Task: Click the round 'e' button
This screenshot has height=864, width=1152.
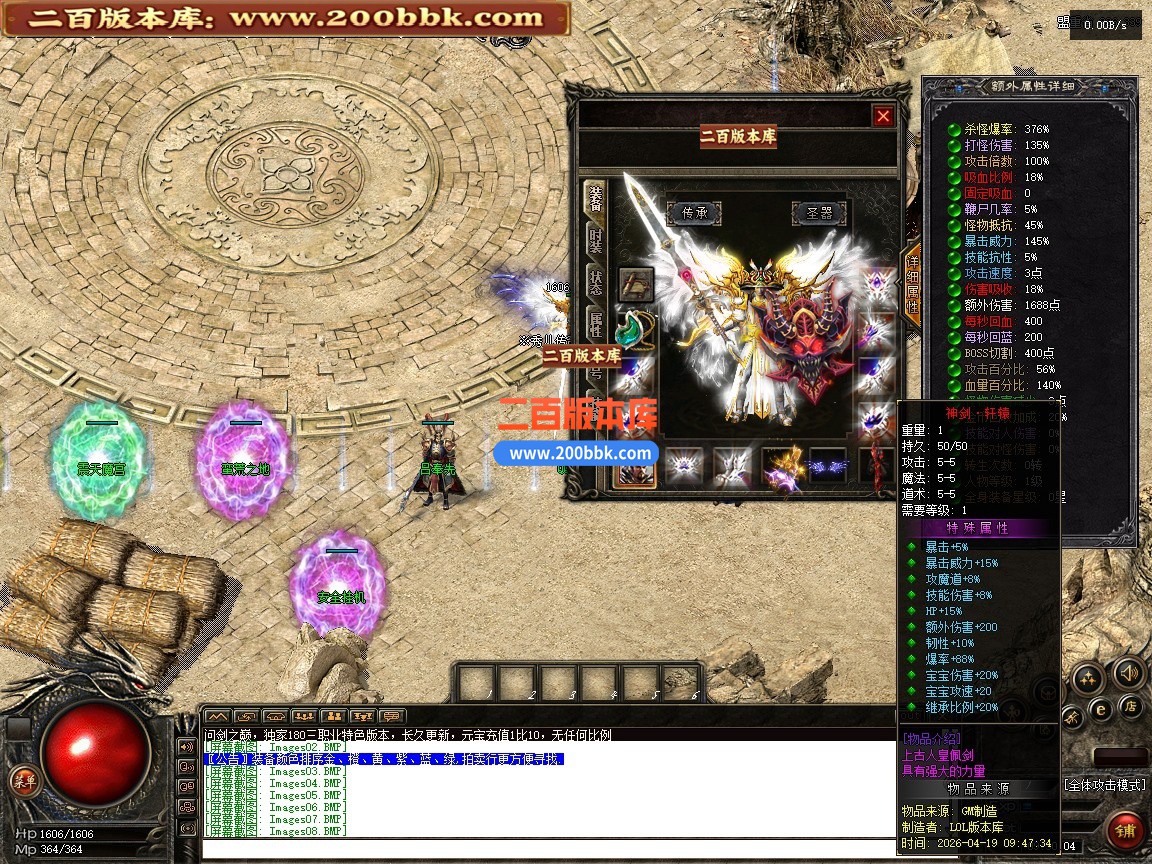Action: coord(1100,708)
